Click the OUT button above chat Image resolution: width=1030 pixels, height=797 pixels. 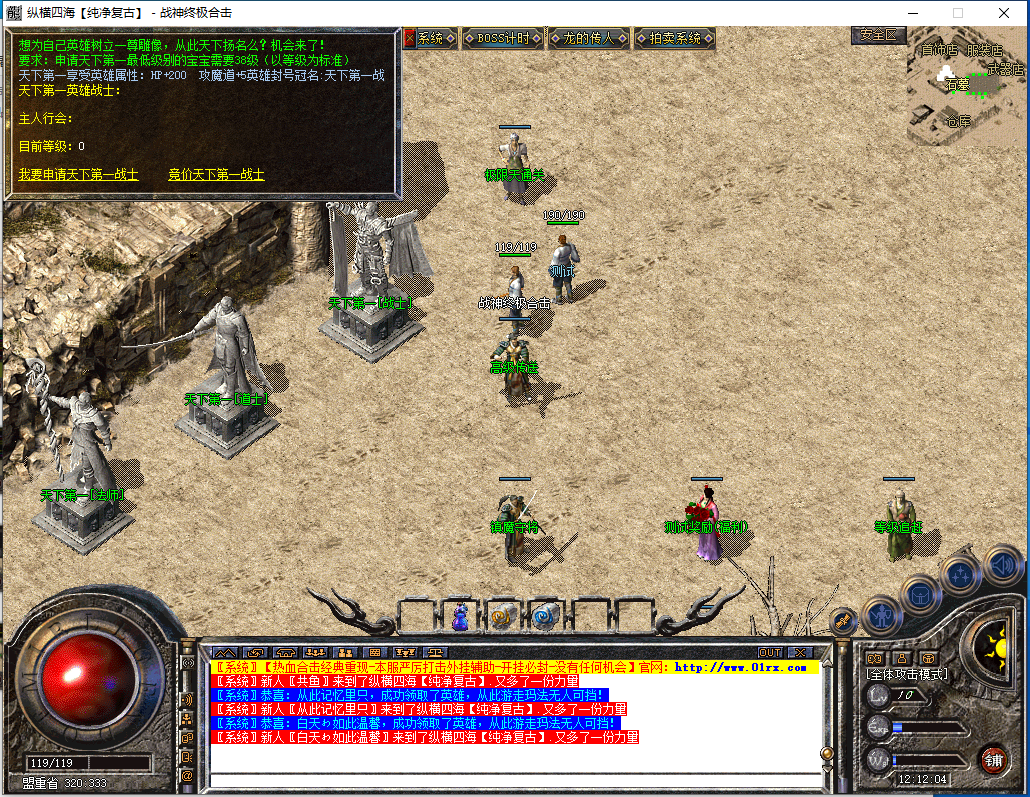coord(770,652)
